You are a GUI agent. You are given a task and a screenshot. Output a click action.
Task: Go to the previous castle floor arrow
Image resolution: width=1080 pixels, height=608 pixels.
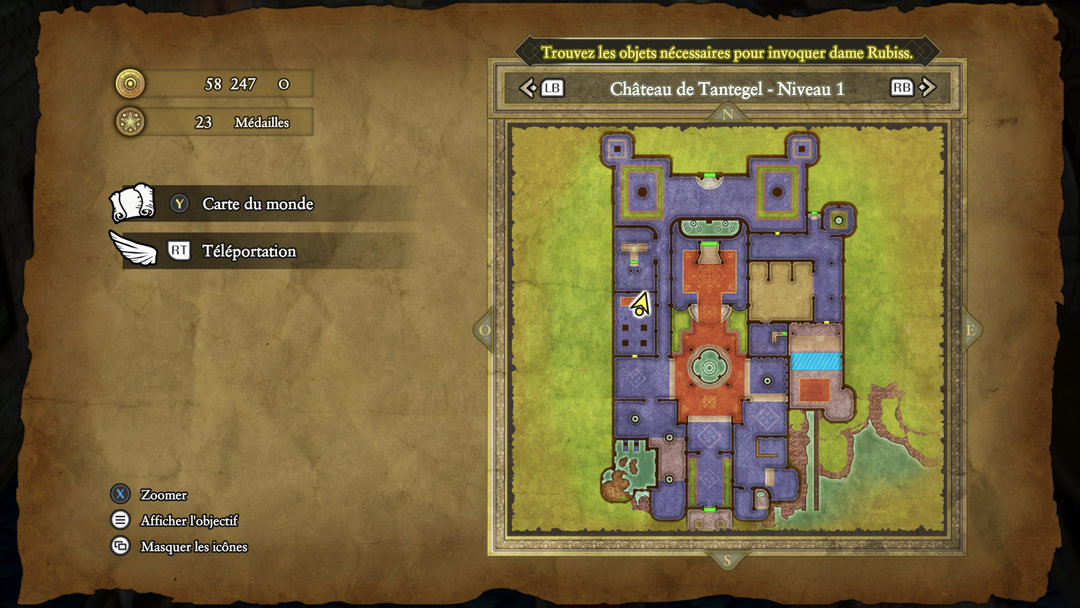(530, 88)
